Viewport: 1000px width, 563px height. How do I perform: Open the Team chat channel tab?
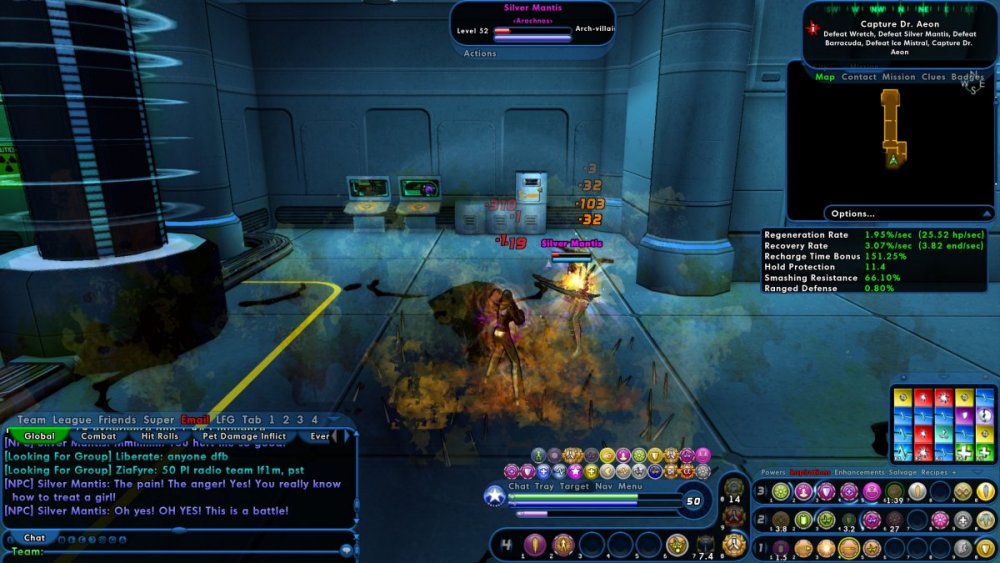(x=32, y=420)
